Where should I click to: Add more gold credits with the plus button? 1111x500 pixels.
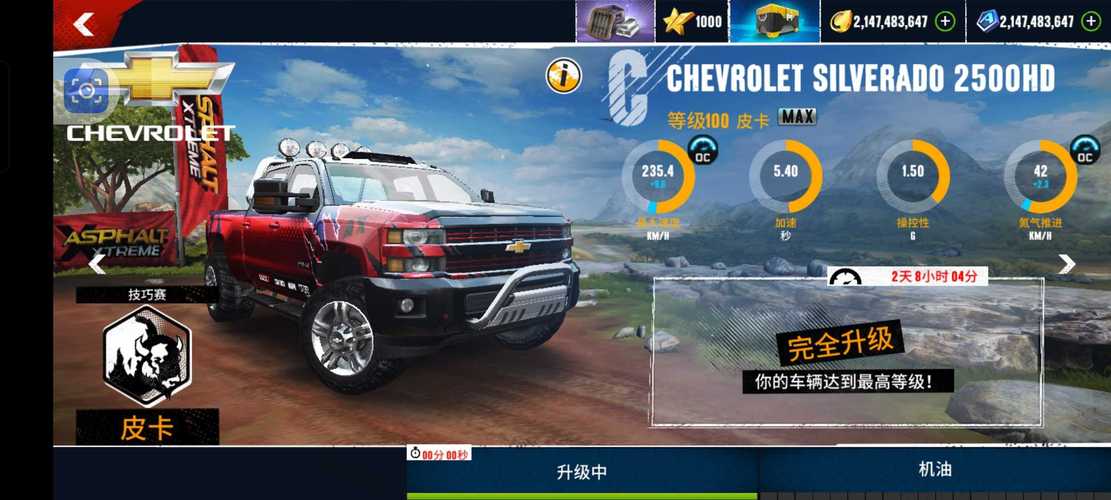[x=945, y=22]
